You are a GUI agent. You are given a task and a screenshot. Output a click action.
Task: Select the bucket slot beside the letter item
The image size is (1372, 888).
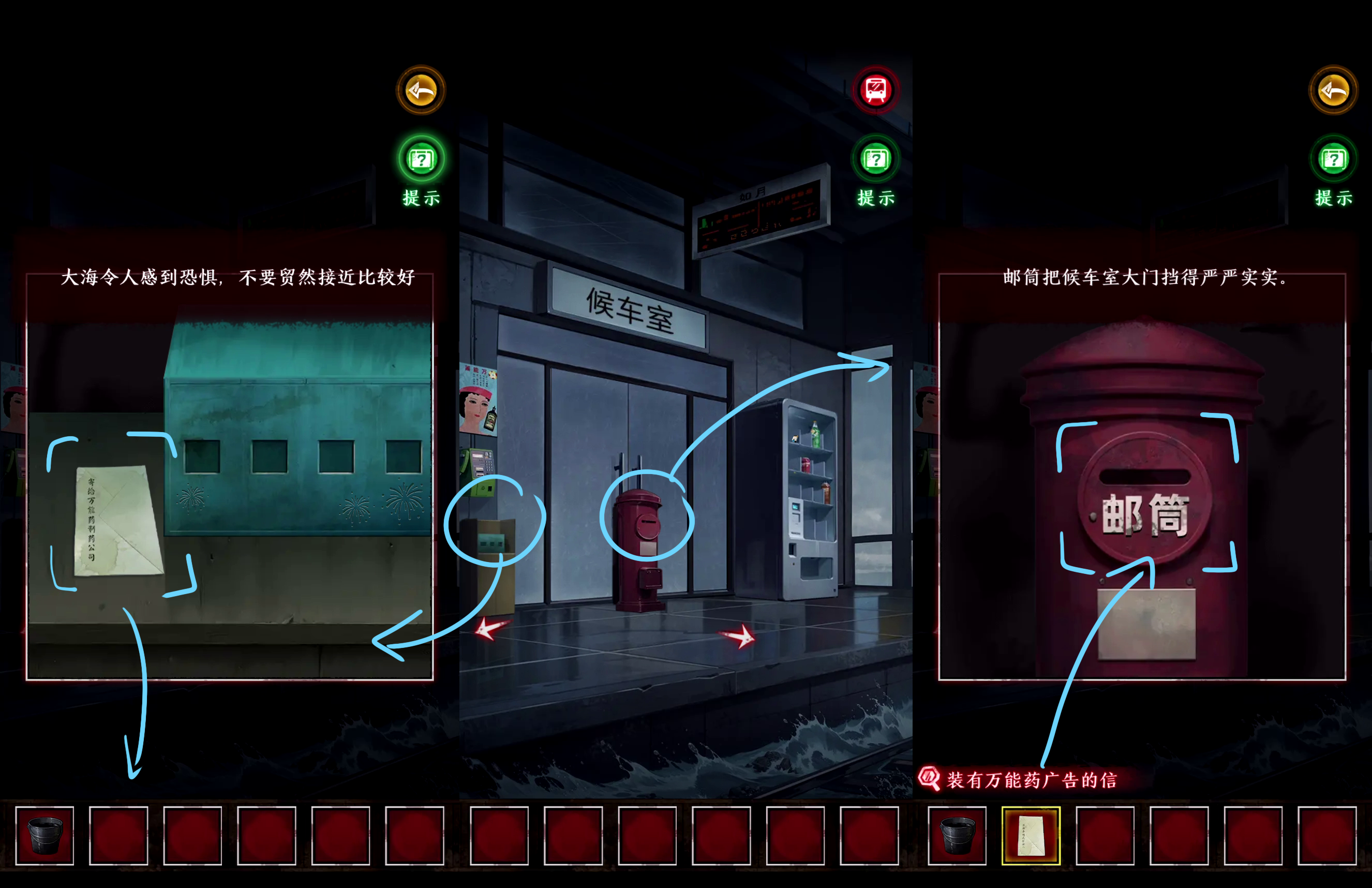[957, 836]
